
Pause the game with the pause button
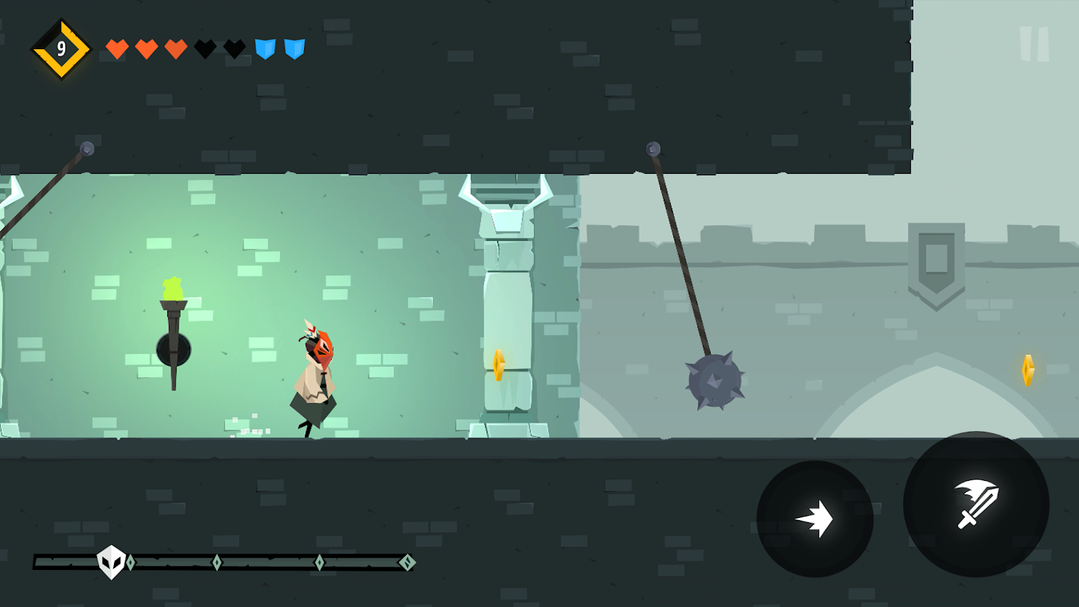(x=1034, y=44)
